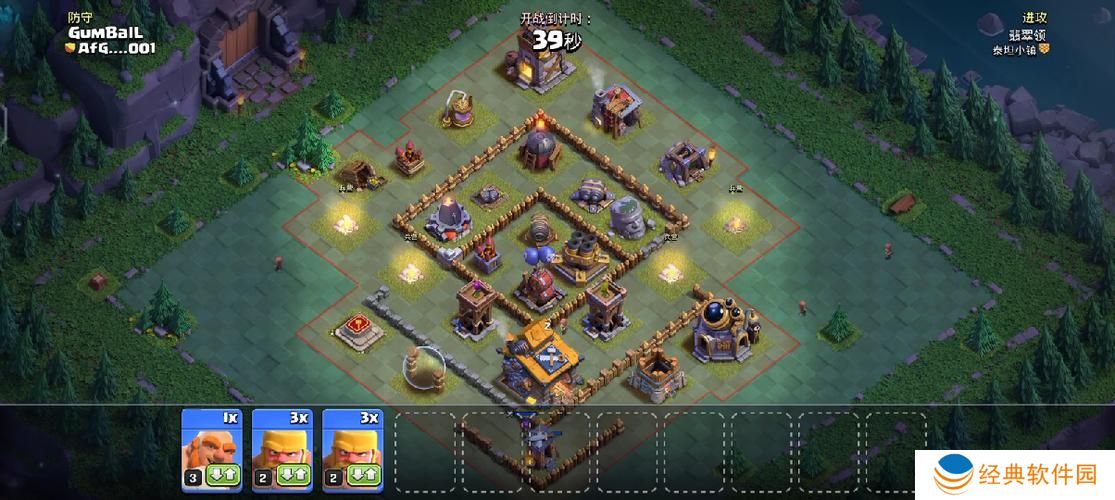Select the 1x Boxer Giant troop card
The image size is (1115, 500).
pos(210,440)
